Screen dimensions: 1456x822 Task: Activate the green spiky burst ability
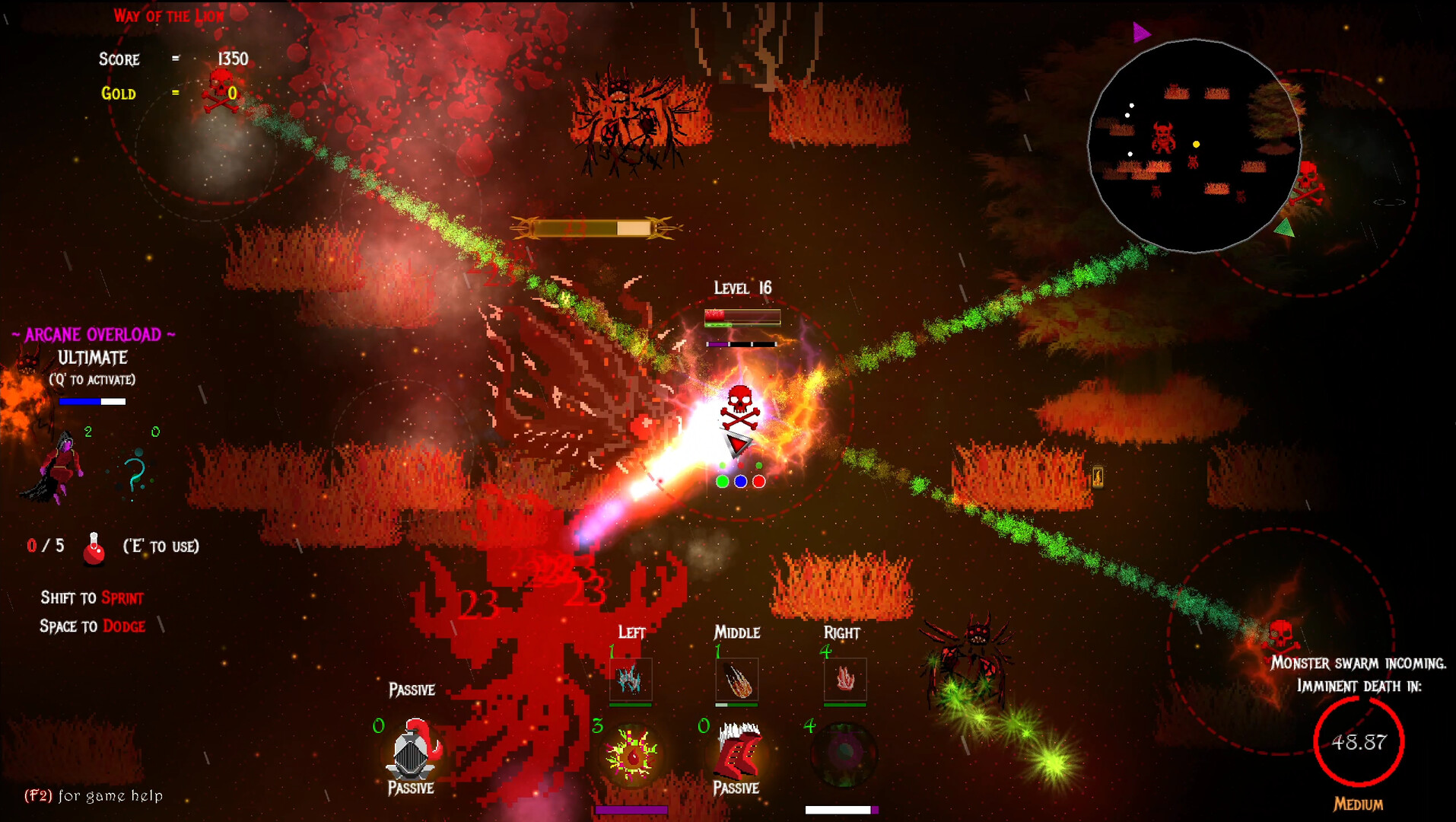click(x=631, y=755)
